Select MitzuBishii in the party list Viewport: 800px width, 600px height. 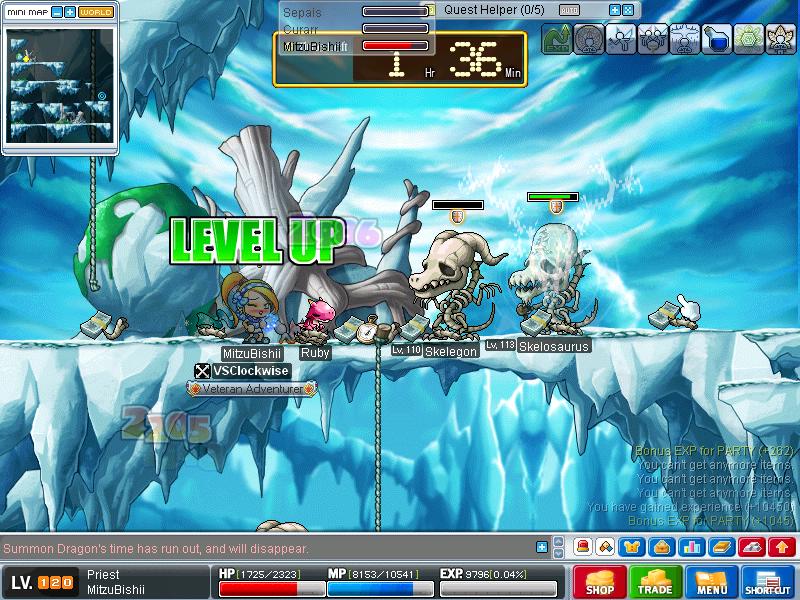[312, 46]
